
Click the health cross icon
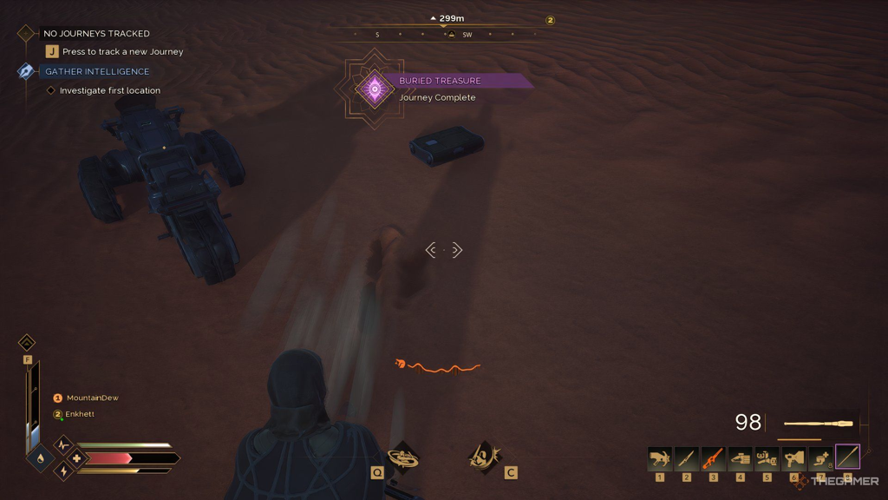click(77, 459)
